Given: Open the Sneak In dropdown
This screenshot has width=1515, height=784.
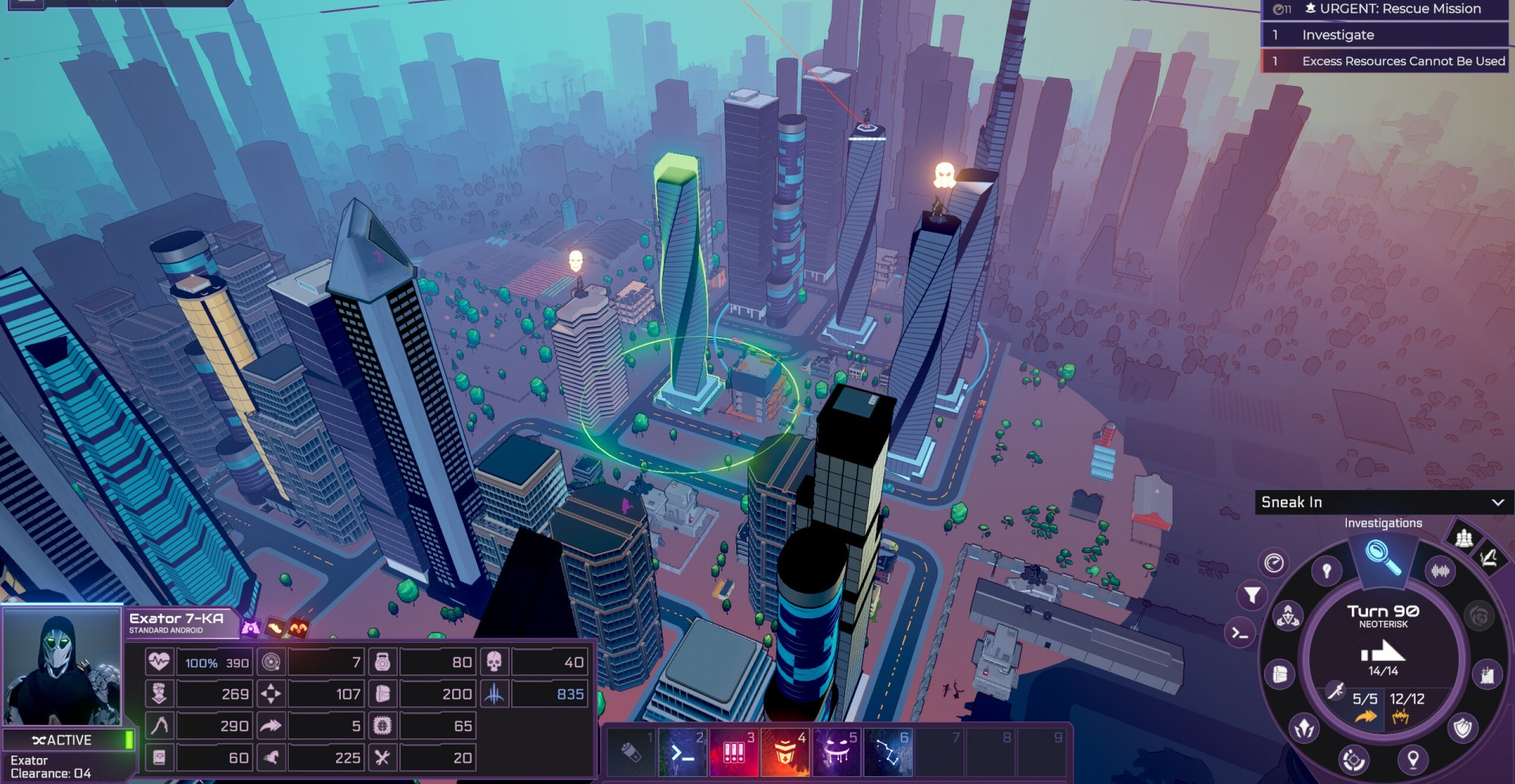Looking at the screenshot, I should (x=1382, y=502).
